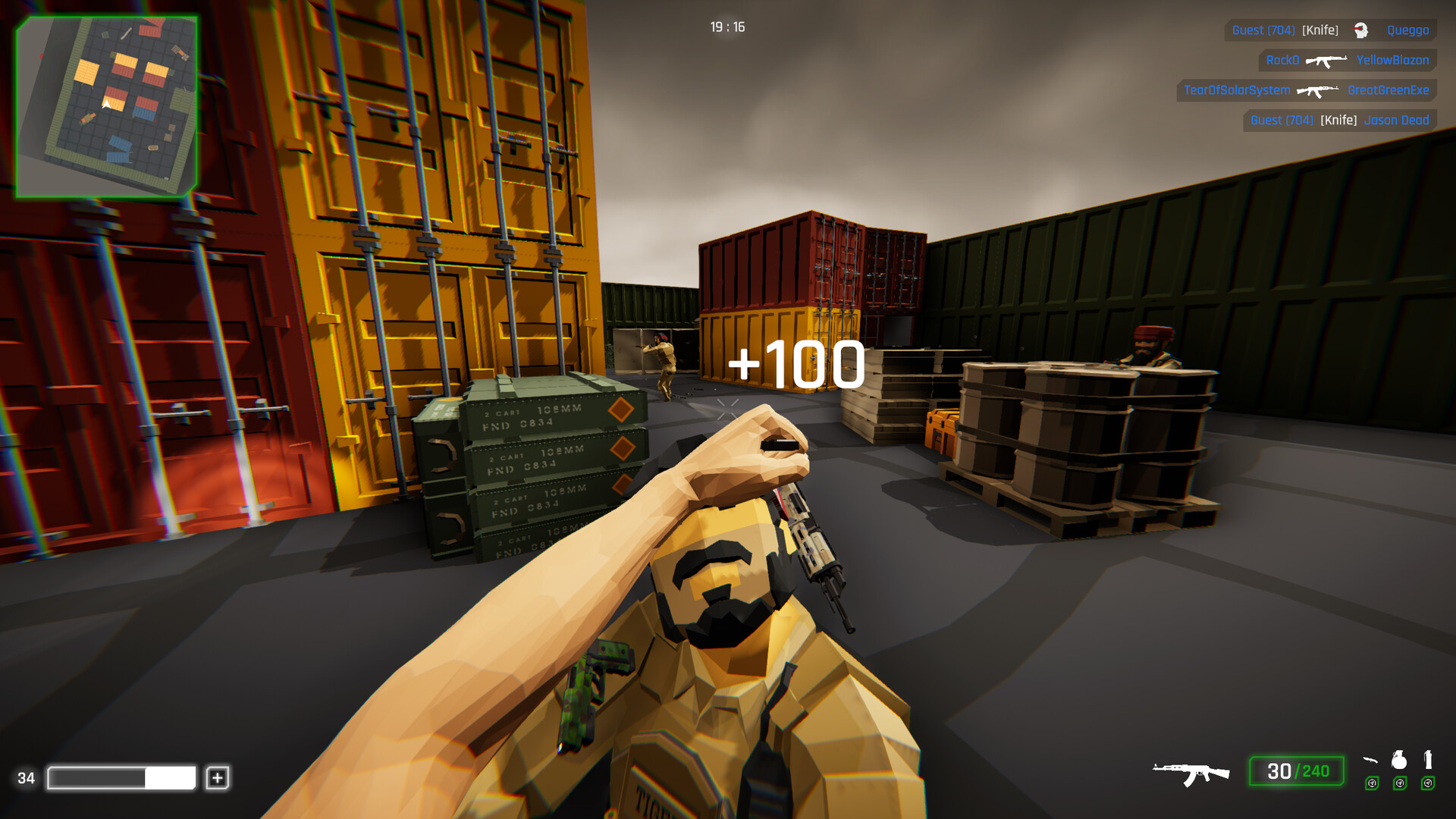Select the AK-47 weapon icon in the HUD
Viewport: 1456px width, 819px height.
point(1189,772)
